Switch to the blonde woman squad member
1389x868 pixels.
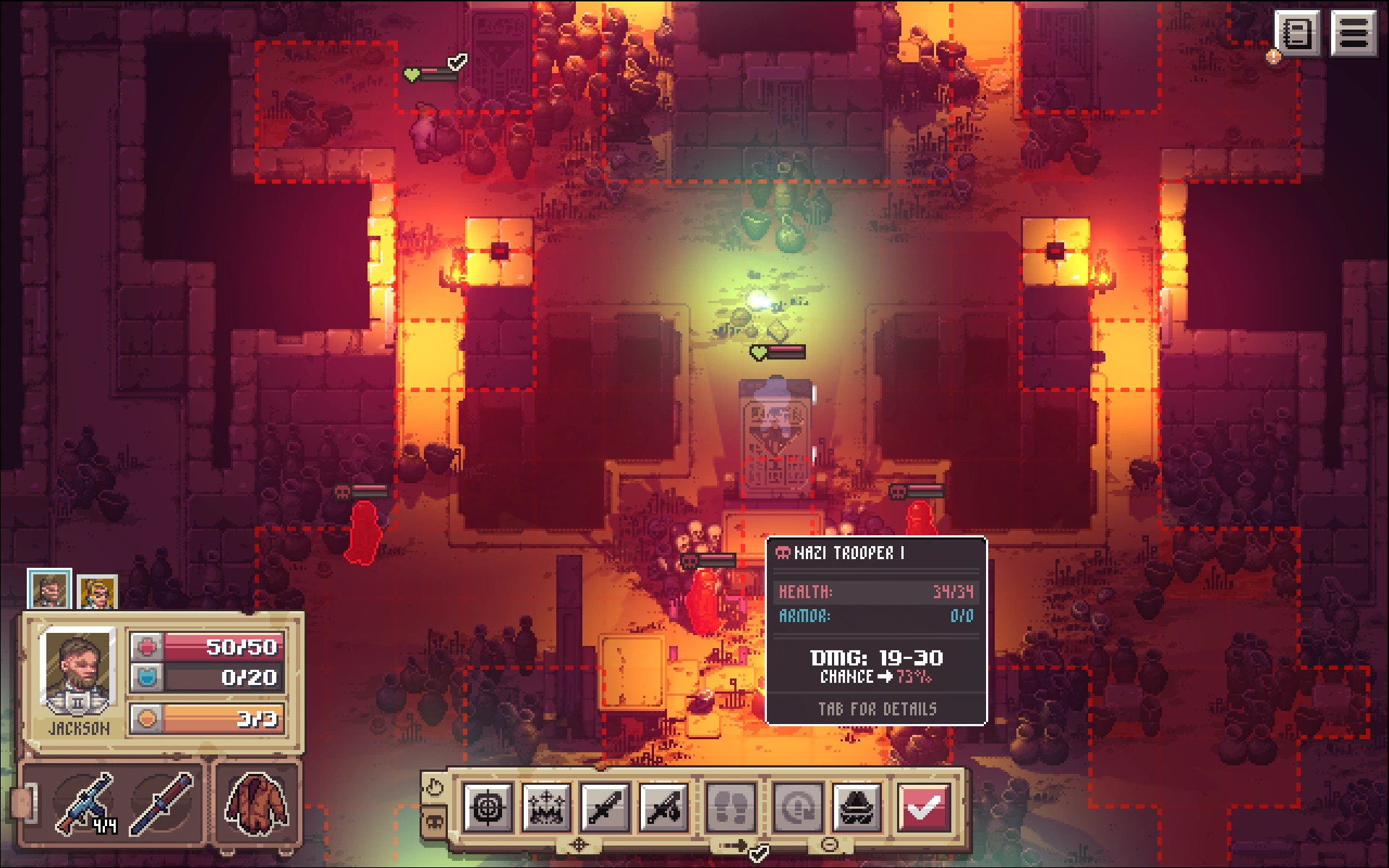pyautogui.click(x=97, y=593)
